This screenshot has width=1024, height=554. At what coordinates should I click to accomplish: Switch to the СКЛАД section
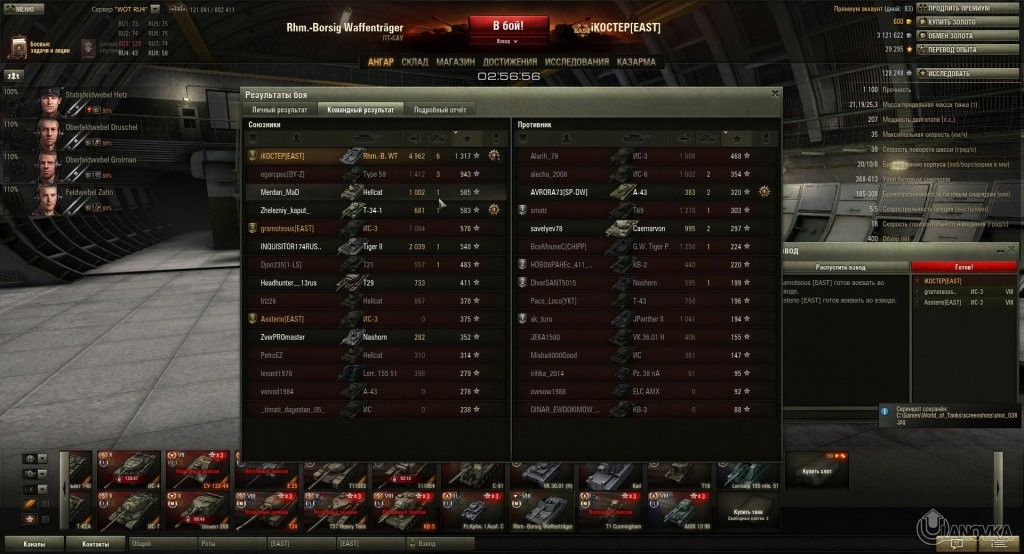414,61
